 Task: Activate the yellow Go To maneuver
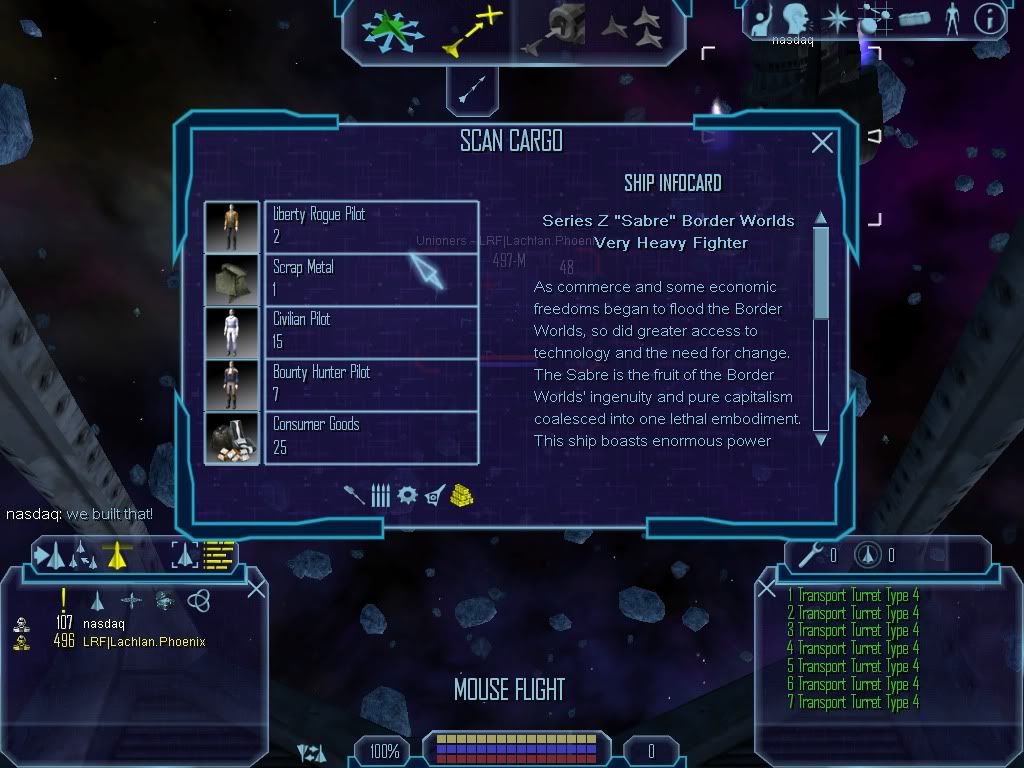coord(470,30)
